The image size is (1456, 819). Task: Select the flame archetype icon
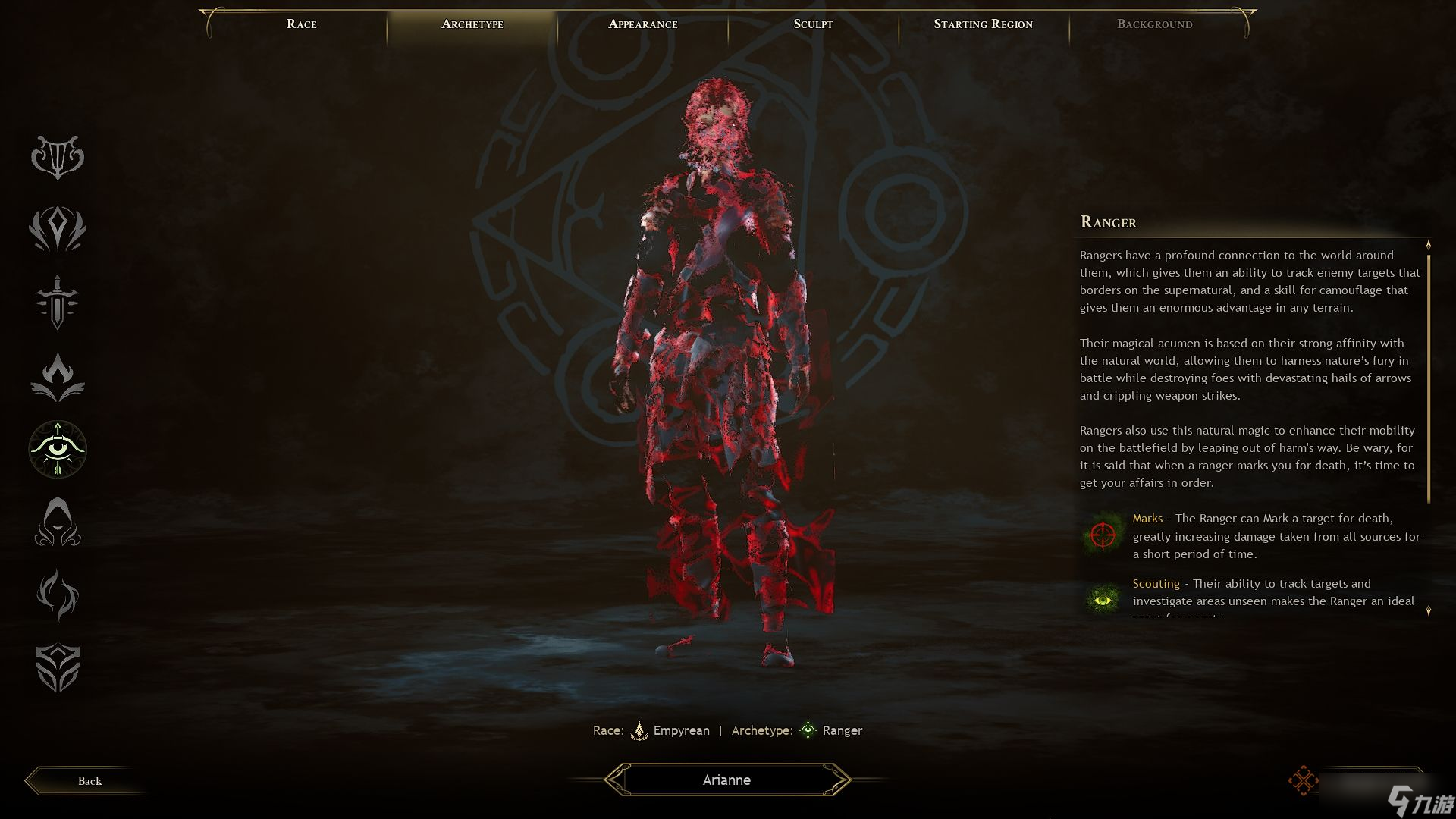58,376
